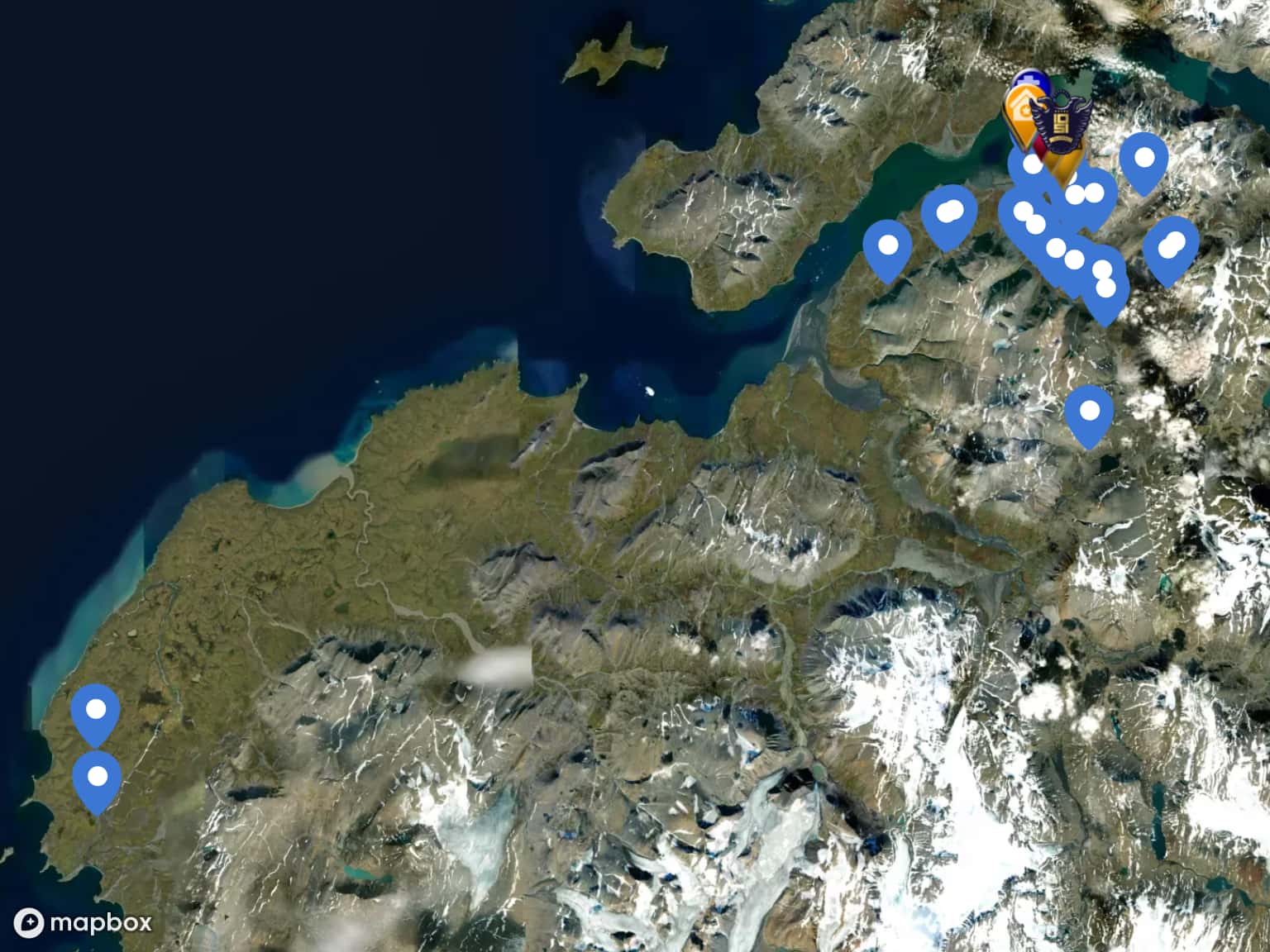Select the dark winged crest emblem marker
Screen dimensions: 1270x952
1062,124
